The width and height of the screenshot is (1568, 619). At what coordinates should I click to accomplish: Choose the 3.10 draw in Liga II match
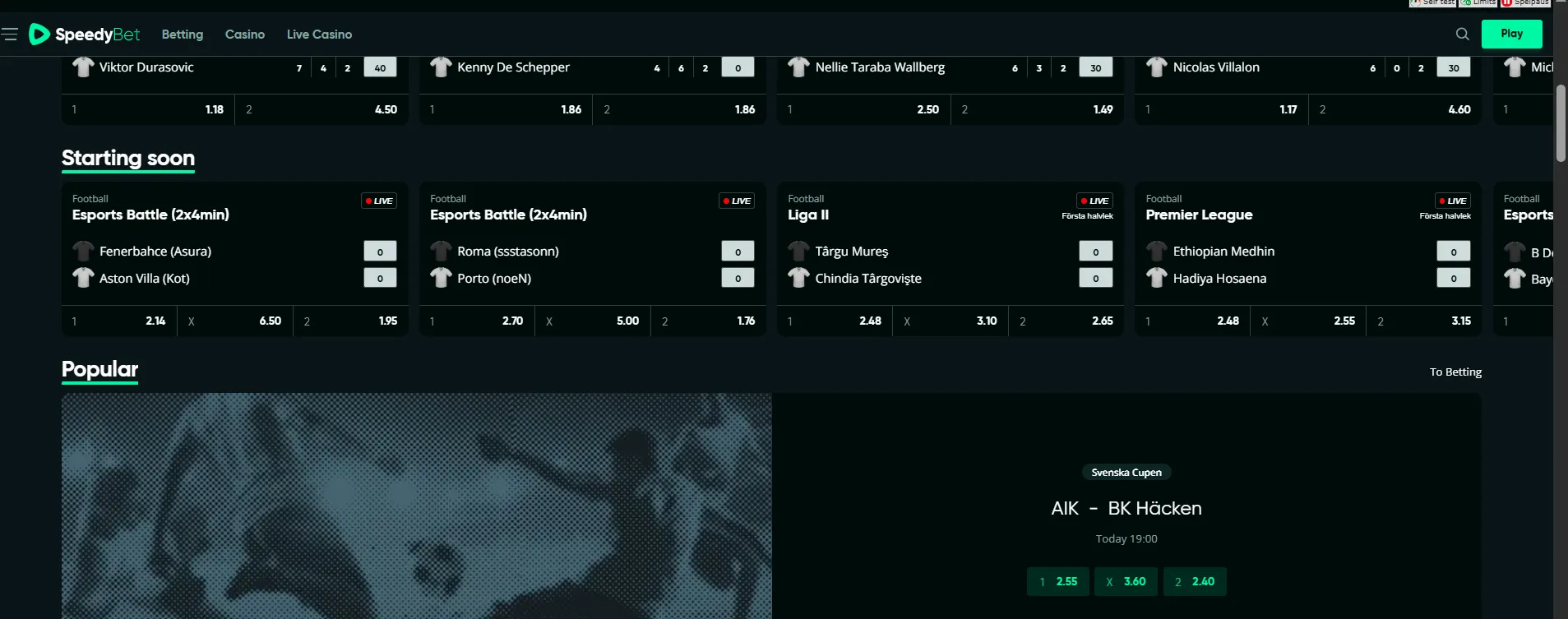pos(950,321)
